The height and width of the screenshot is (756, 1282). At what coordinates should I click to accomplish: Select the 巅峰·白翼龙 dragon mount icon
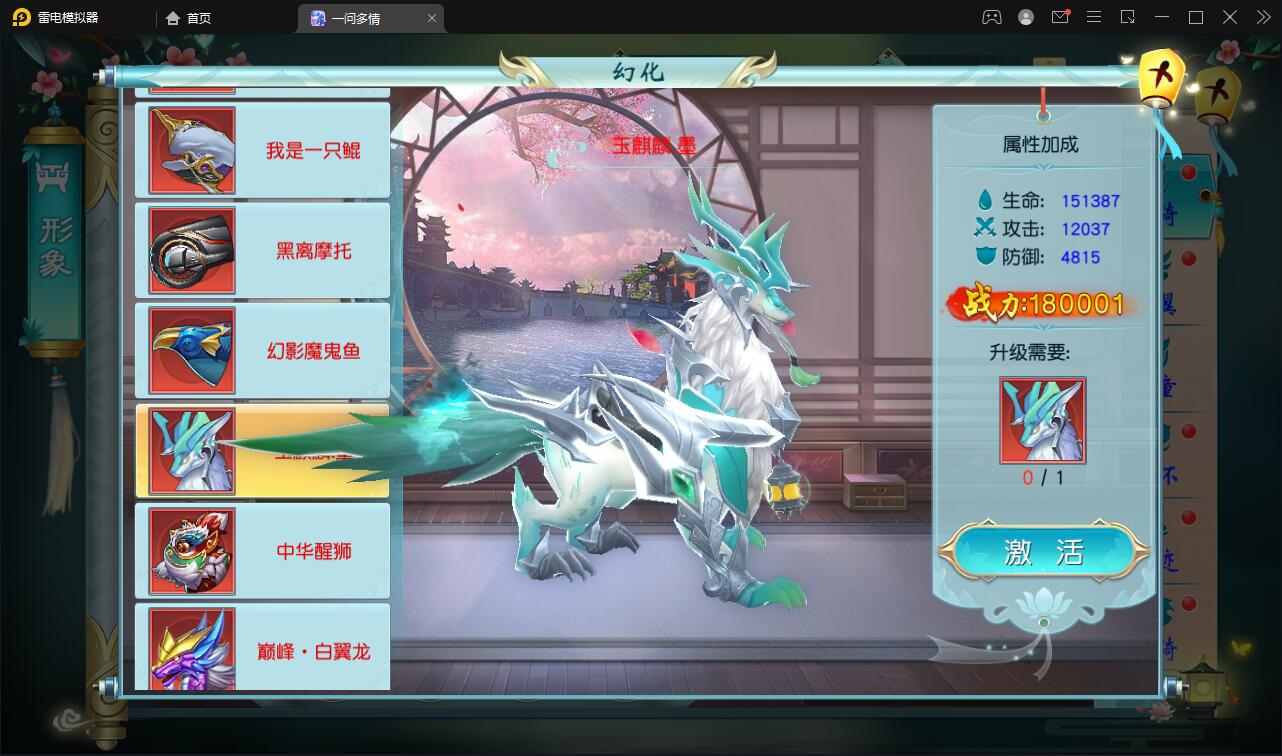[x=191, y=650]
